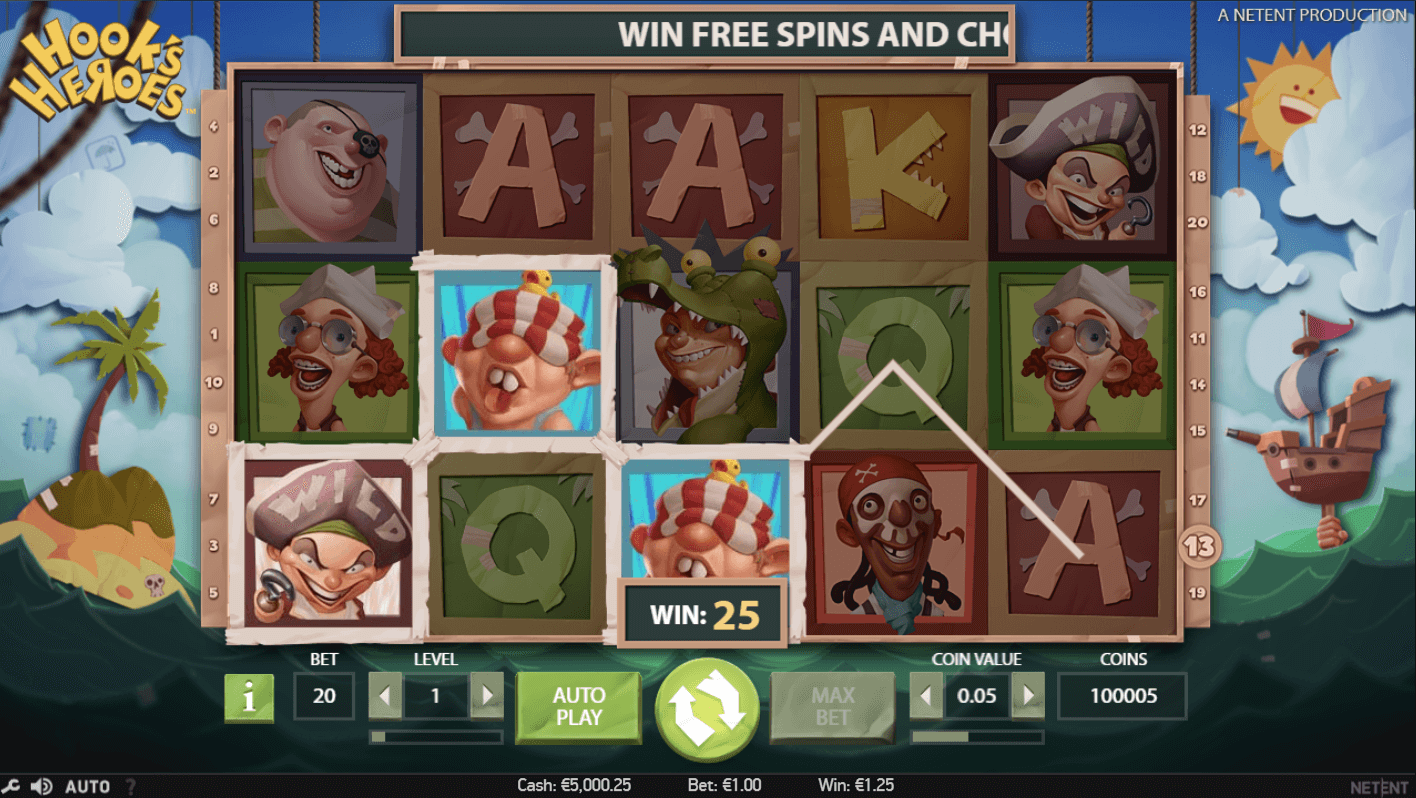Viewport: 1416px width, 798px height.
Task: Open game settings via the wrench icon
Action: [x=12, y=786]
